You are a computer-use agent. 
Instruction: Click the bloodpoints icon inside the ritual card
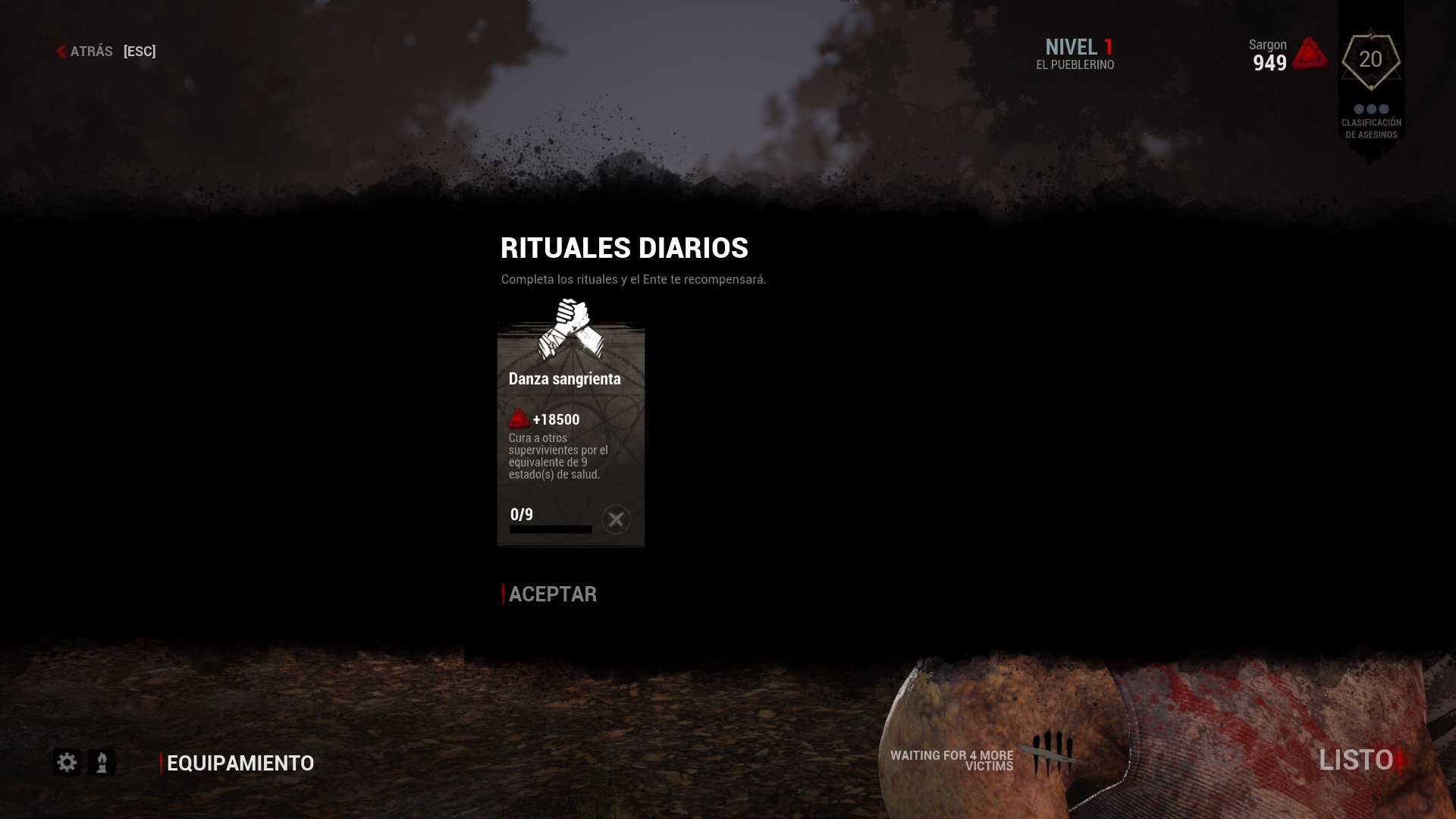520,418
